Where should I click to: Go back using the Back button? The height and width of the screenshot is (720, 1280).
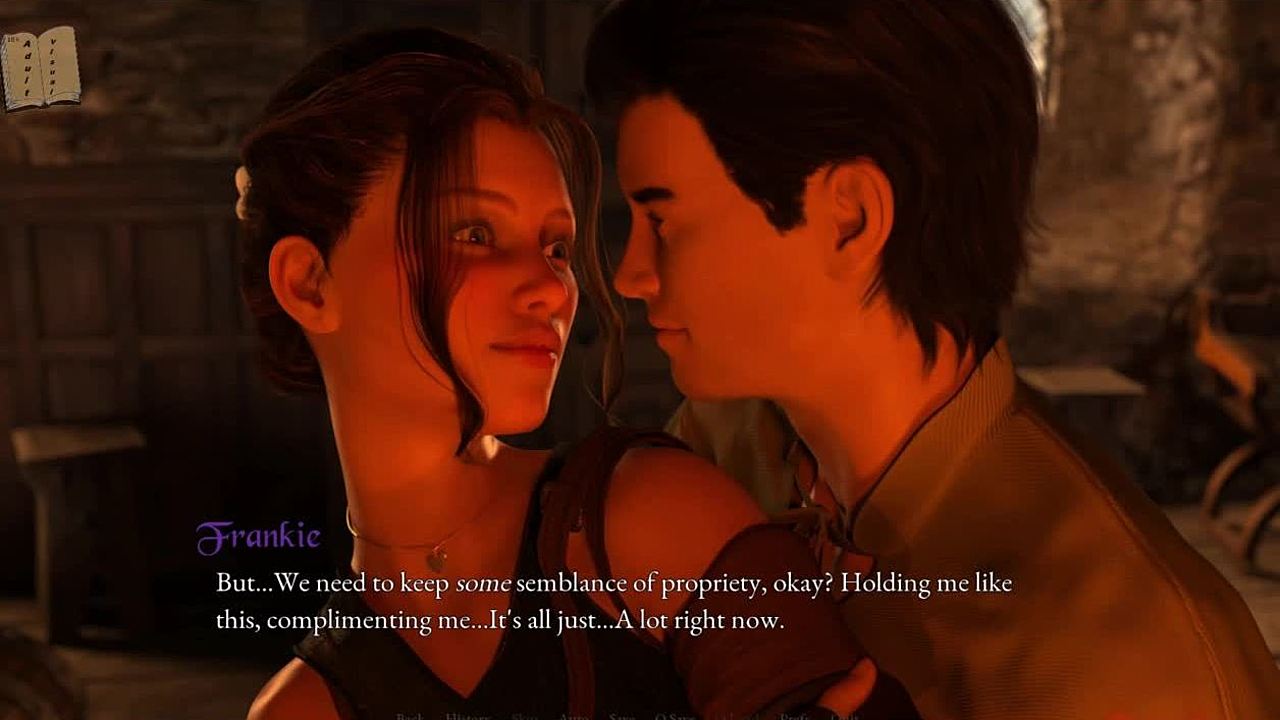[x=410, y=716]
